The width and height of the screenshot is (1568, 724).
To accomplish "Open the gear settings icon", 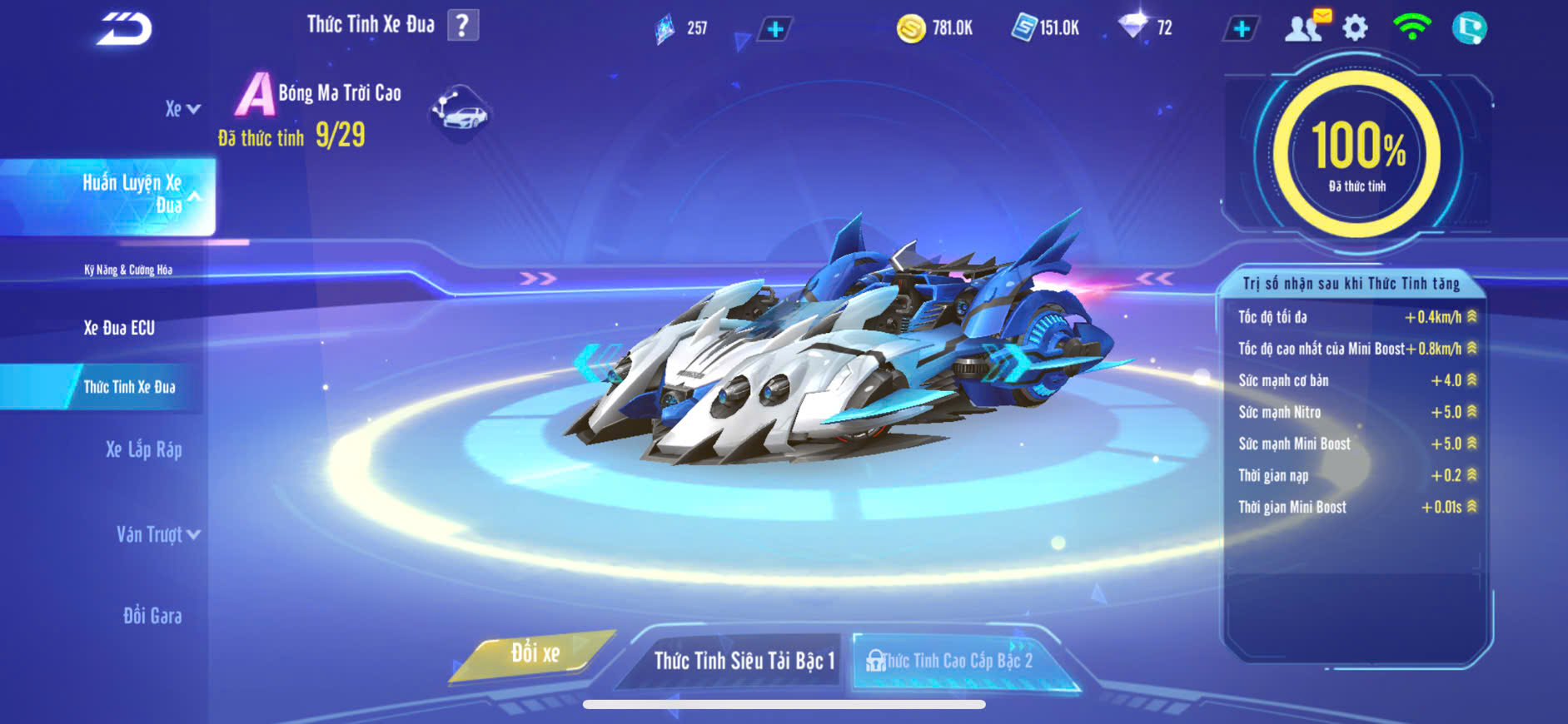I will (1356, 28).
